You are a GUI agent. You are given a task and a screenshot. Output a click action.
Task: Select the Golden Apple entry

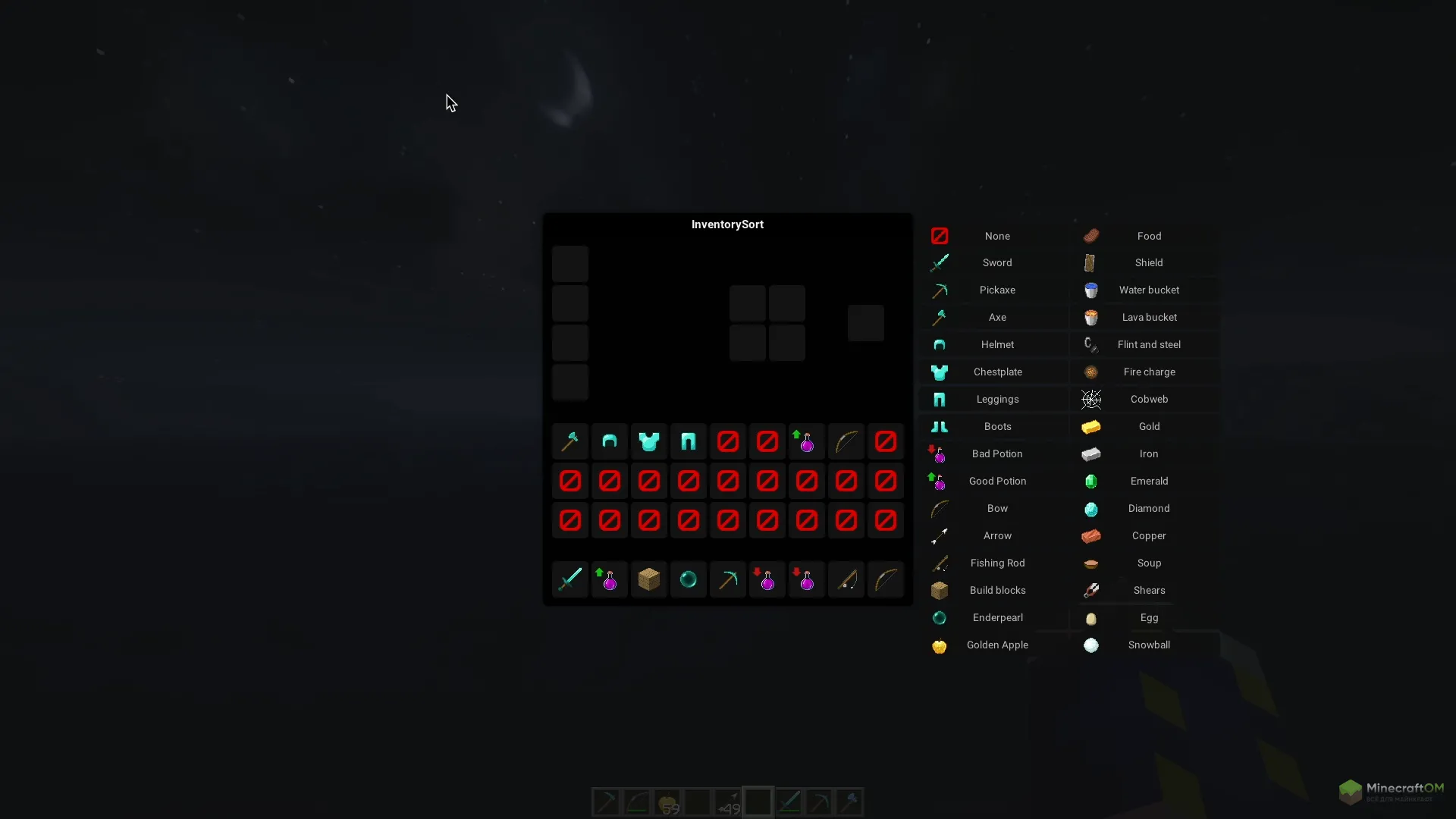pyautogui.click(x=996, y=645)
